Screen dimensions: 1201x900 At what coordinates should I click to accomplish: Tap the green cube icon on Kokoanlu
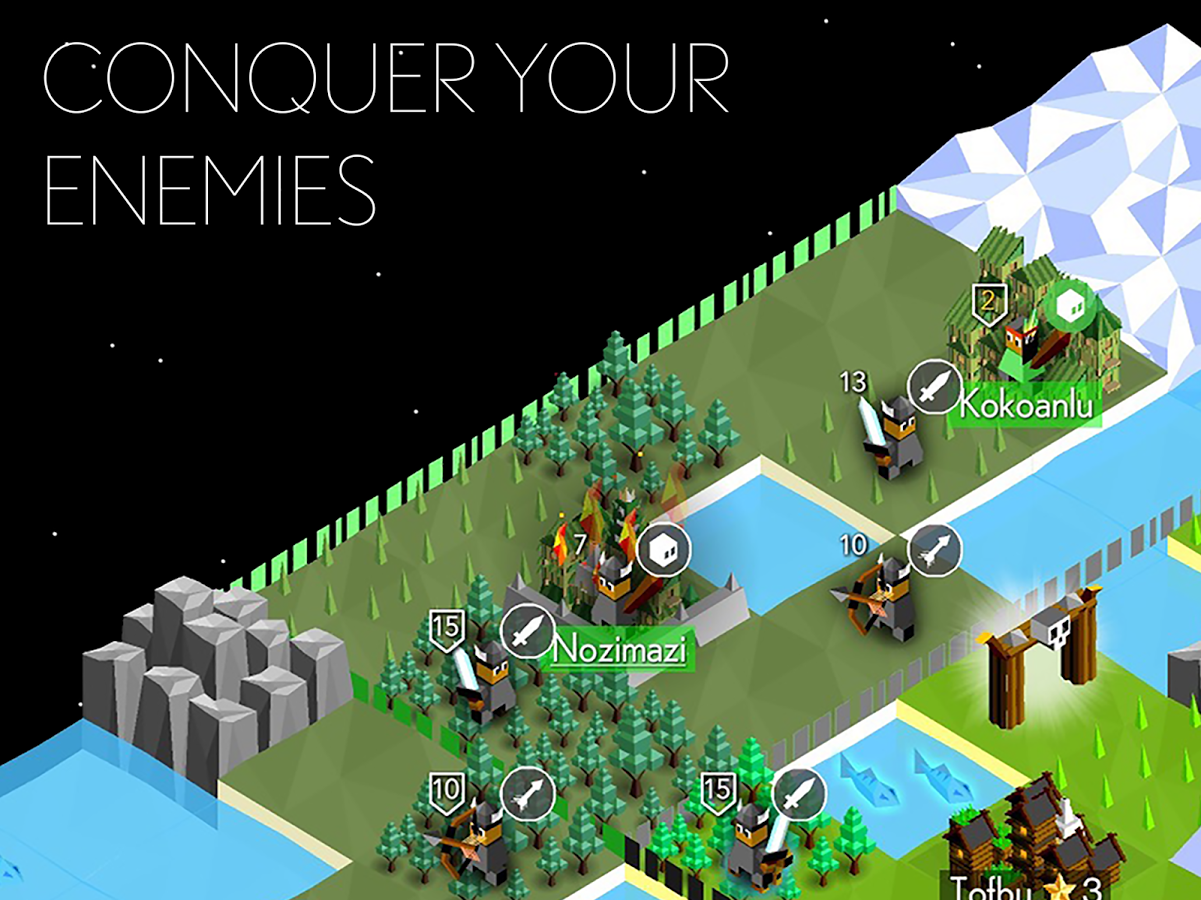[x=1070, y=308]
